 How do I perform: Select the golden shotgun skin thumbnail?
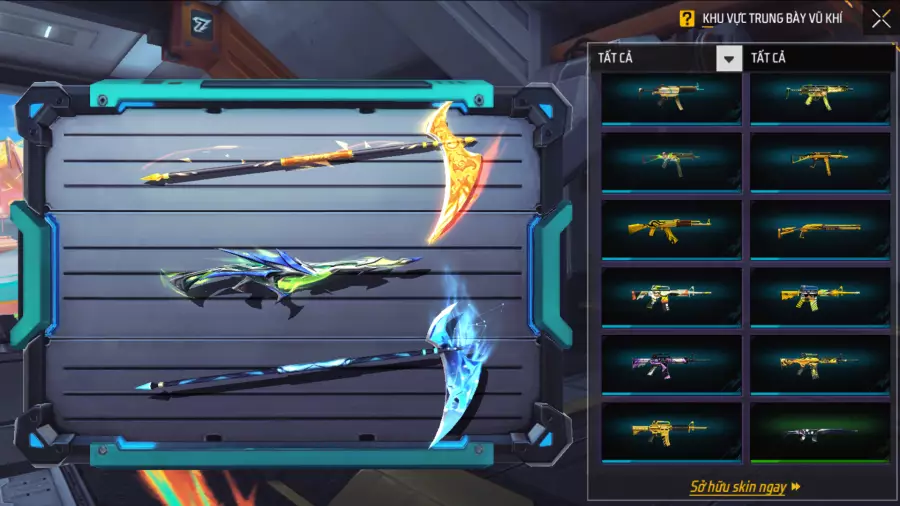pos(819,229)
